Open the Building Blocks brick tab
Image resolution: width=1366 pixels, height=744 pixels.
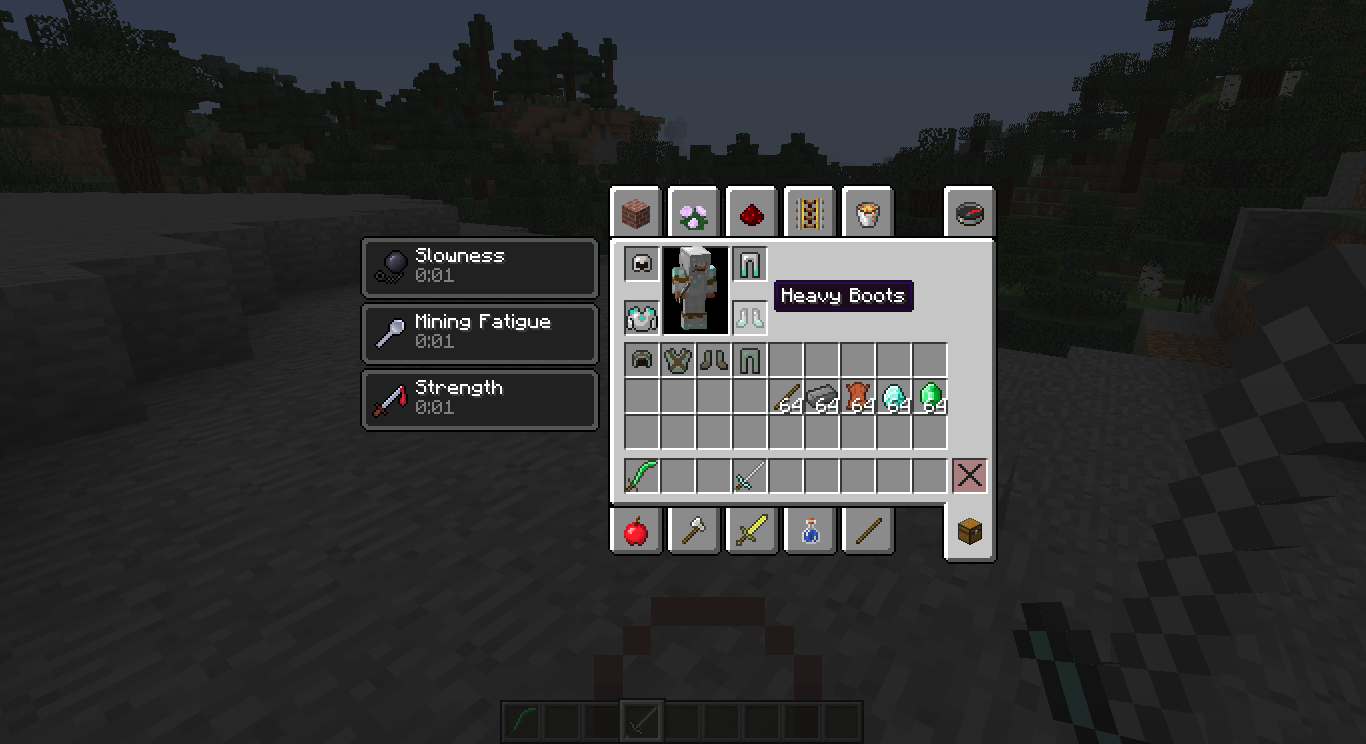(x=637, y=212)
